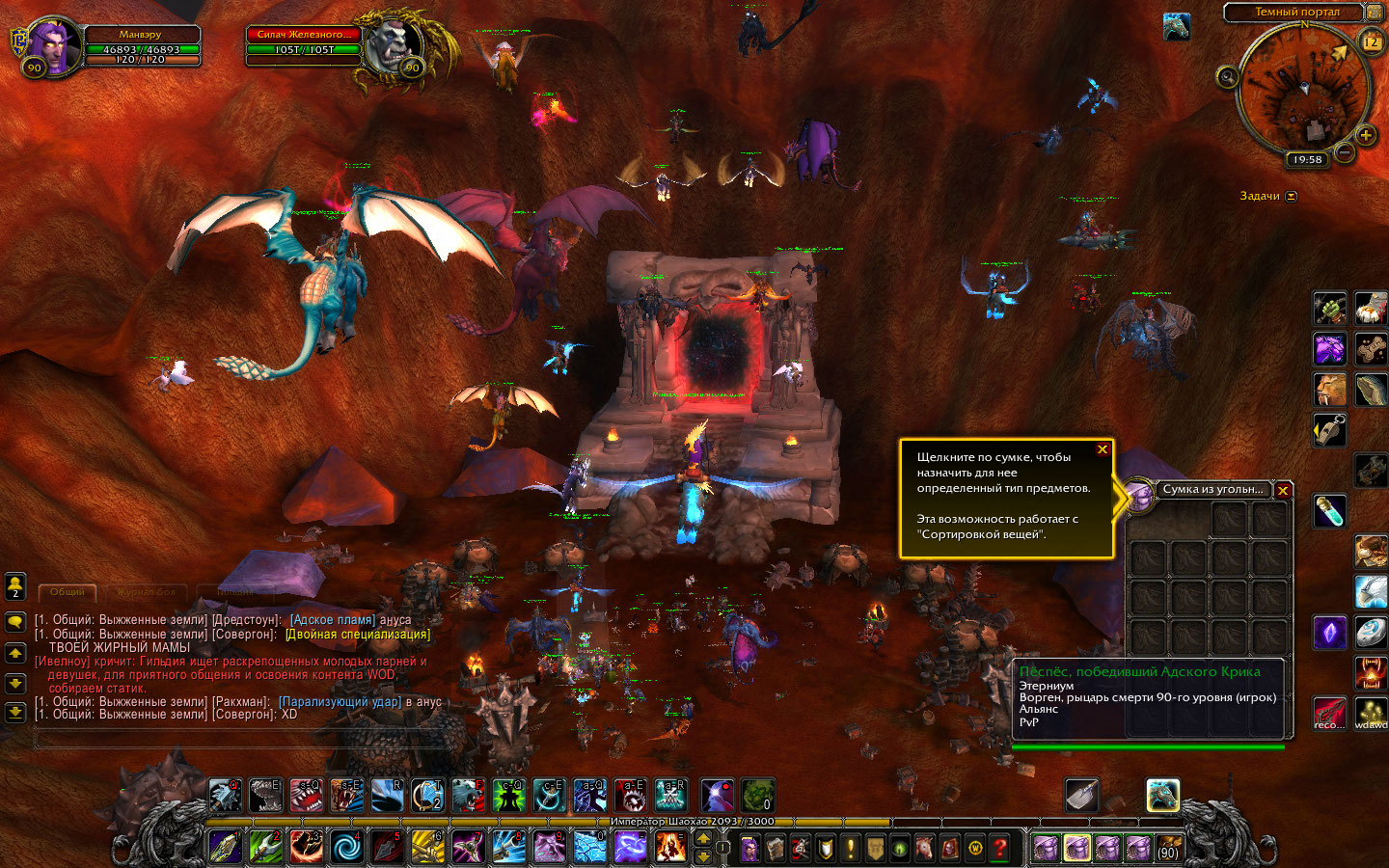This screenshot has height=868, width=1389.
Task: Open the calendar showing day 12
Action: (x=1371, y=42)
